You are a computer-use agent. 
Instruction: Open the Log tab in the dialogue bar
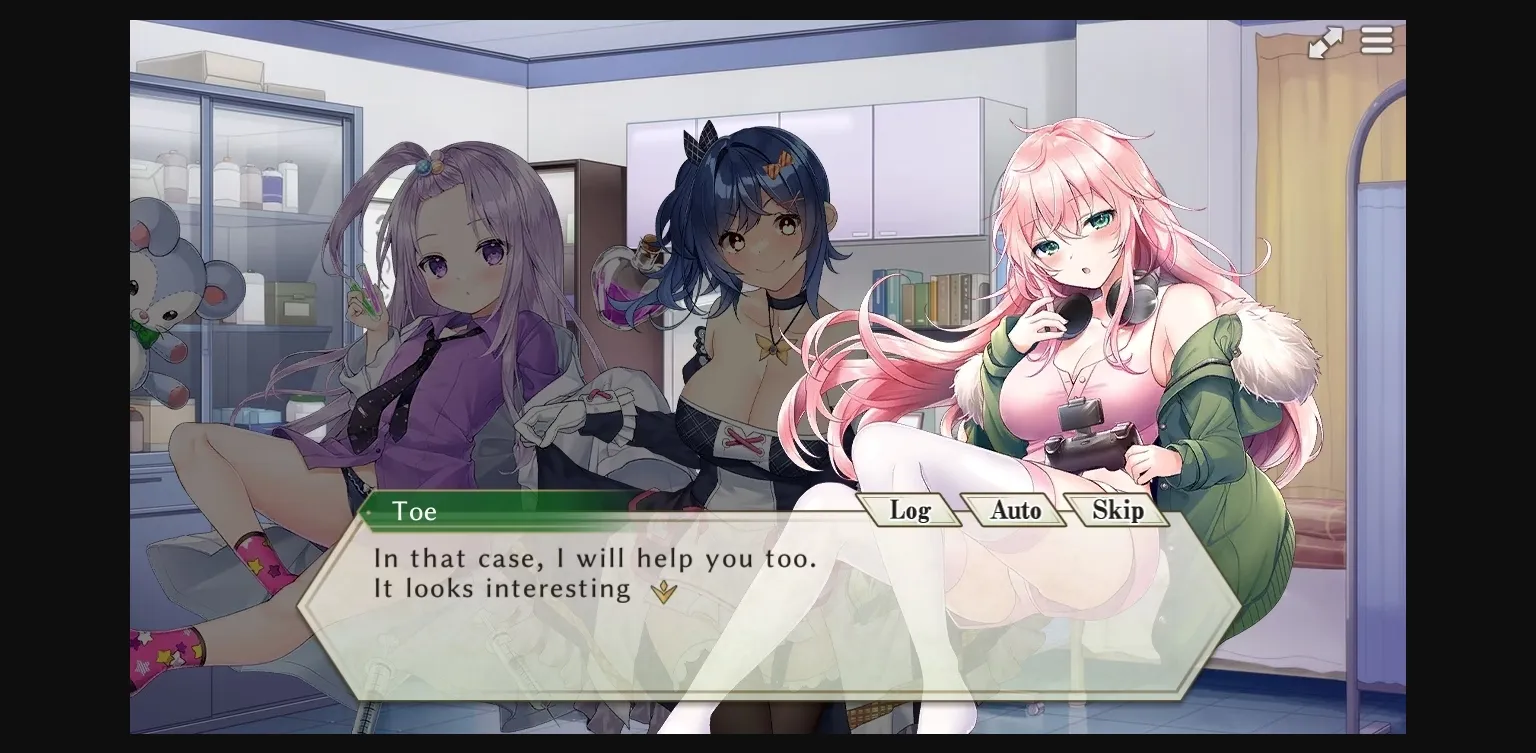[912, 510]
